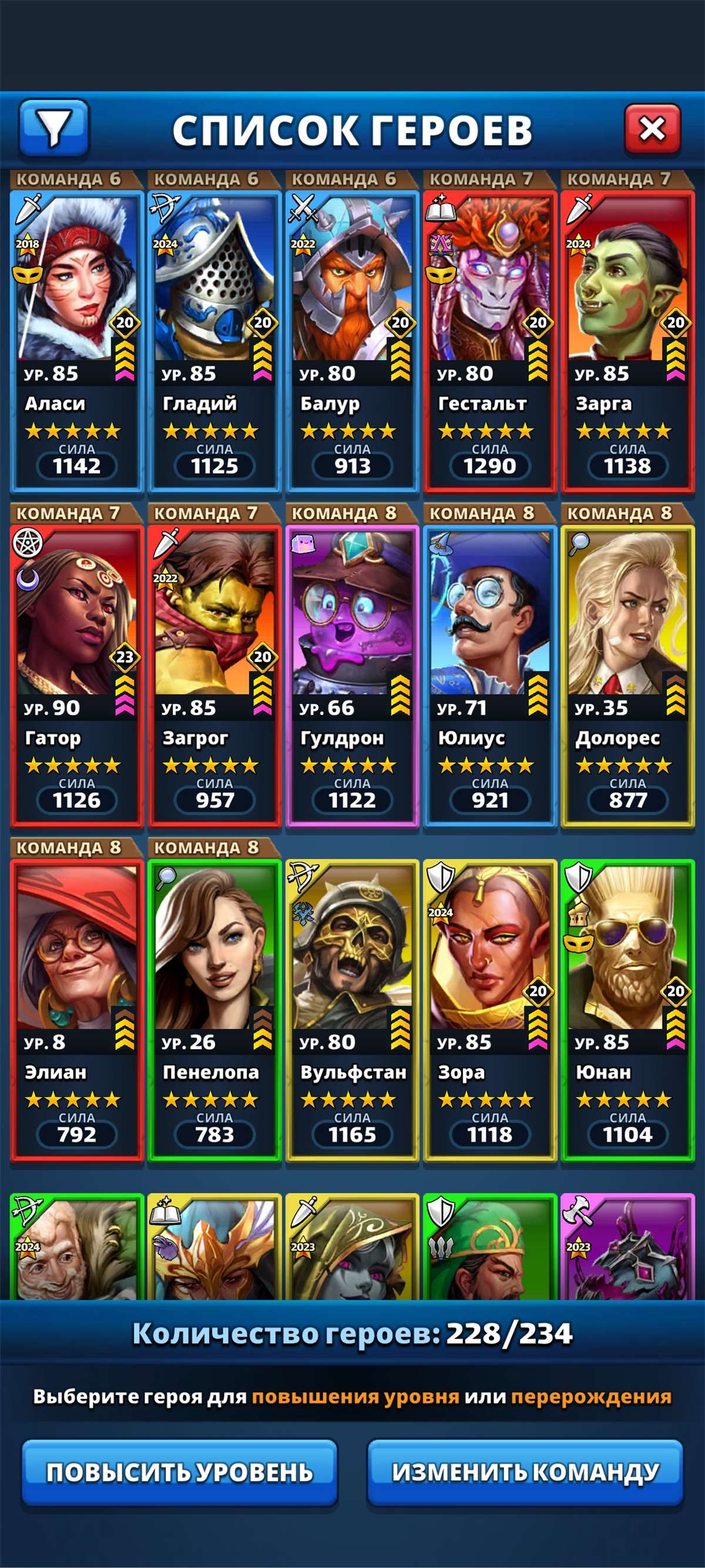Screen dimensions: 705x1568
Task: Select the level 90 hero Гатор
Action: click(x=76, y=676)
